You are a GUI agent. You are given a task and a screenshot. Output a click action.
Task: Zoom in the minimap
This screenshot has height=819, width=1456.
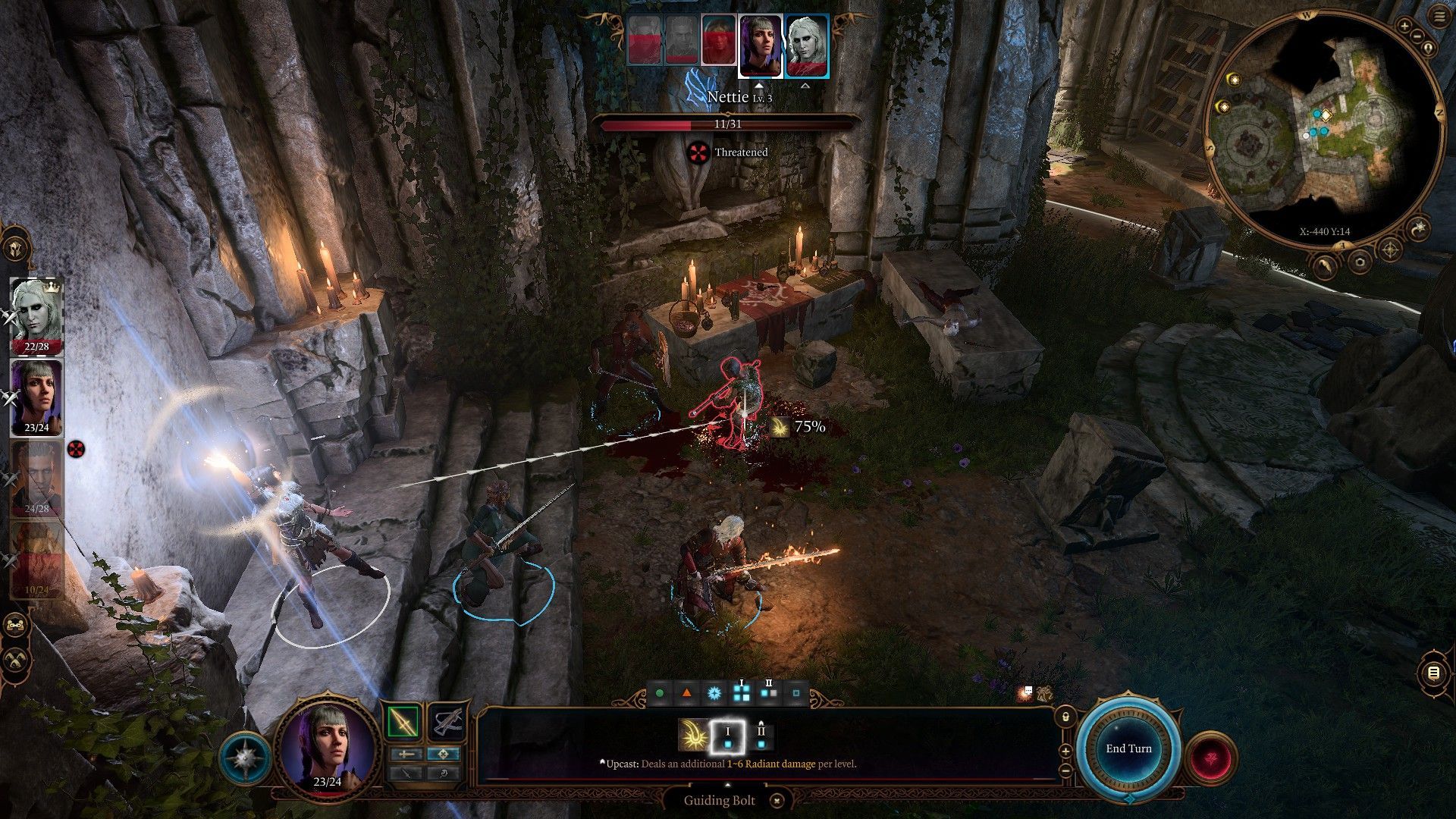point(1404,27)
